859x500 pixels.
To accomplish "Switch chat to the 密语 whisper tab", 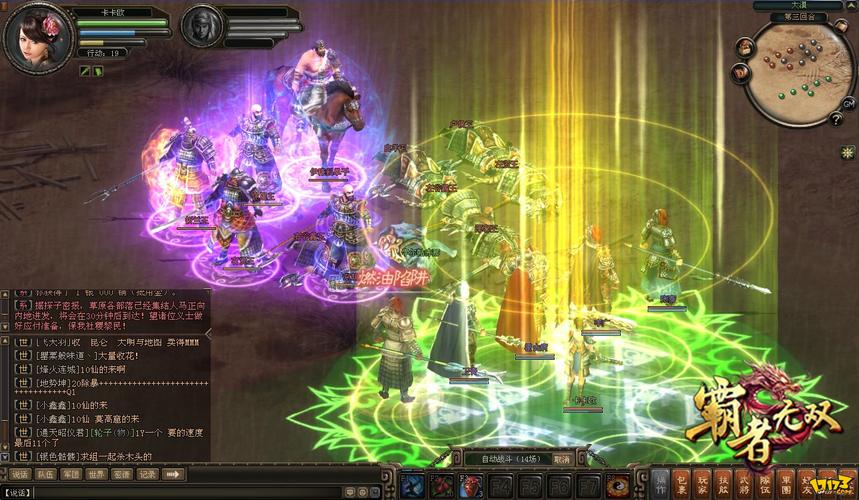I will click(x=122, y=474).
